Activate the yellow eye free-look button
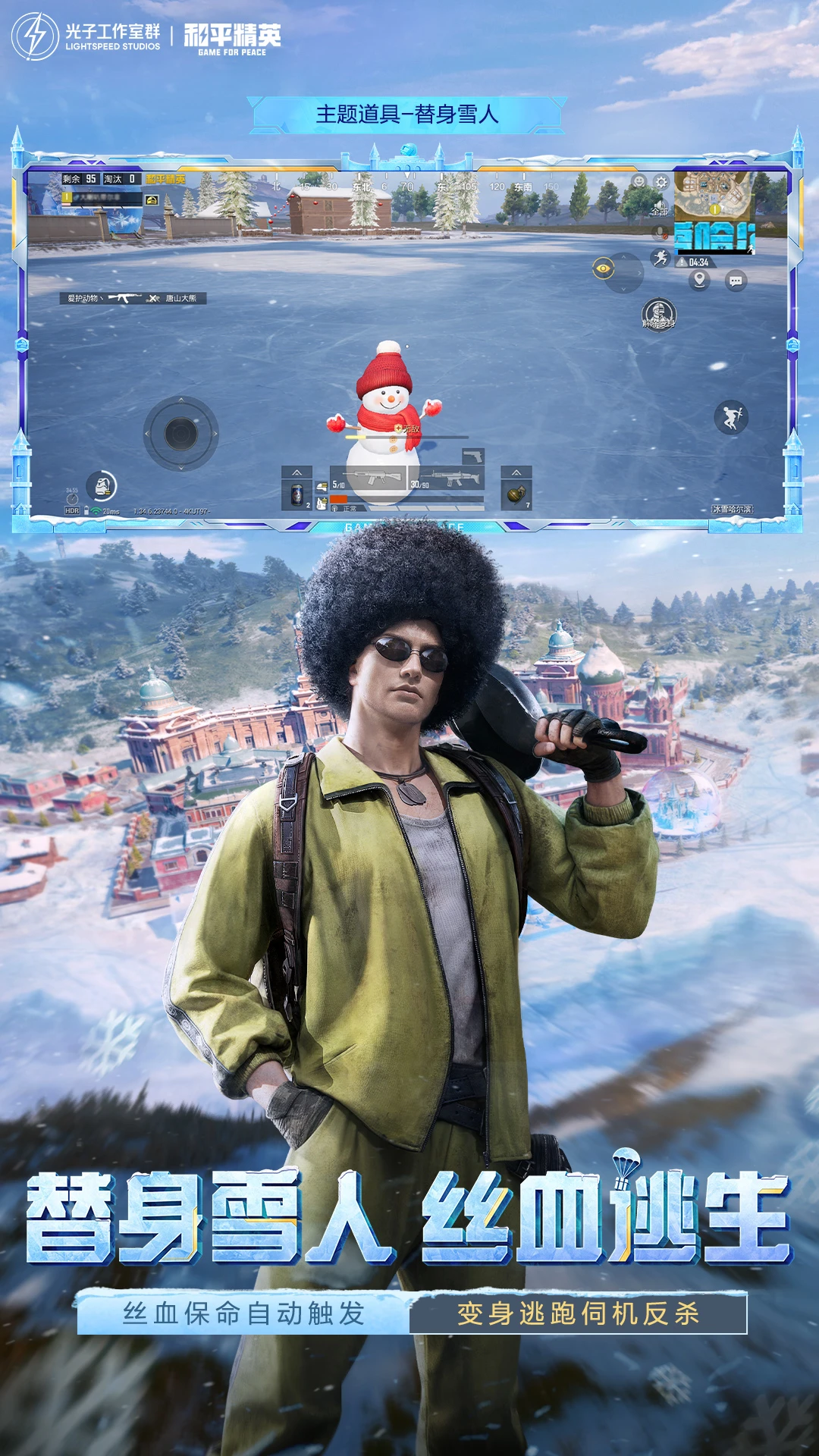This screenshot has height=1456, width=819. click(x=604, y=268)
